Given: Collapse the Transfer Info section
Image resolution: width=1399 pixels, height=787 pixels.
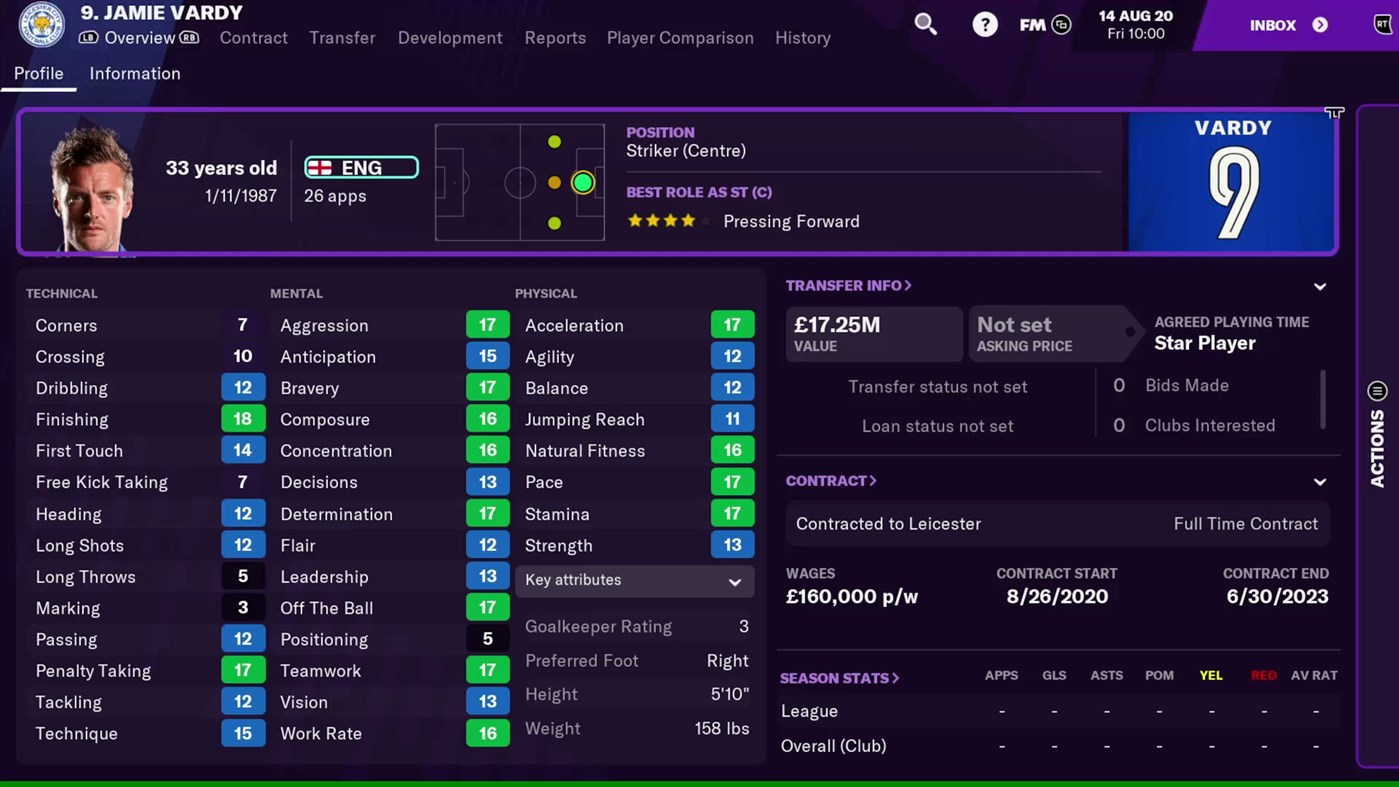Looking at the screenshot, I should point(1320,286).
